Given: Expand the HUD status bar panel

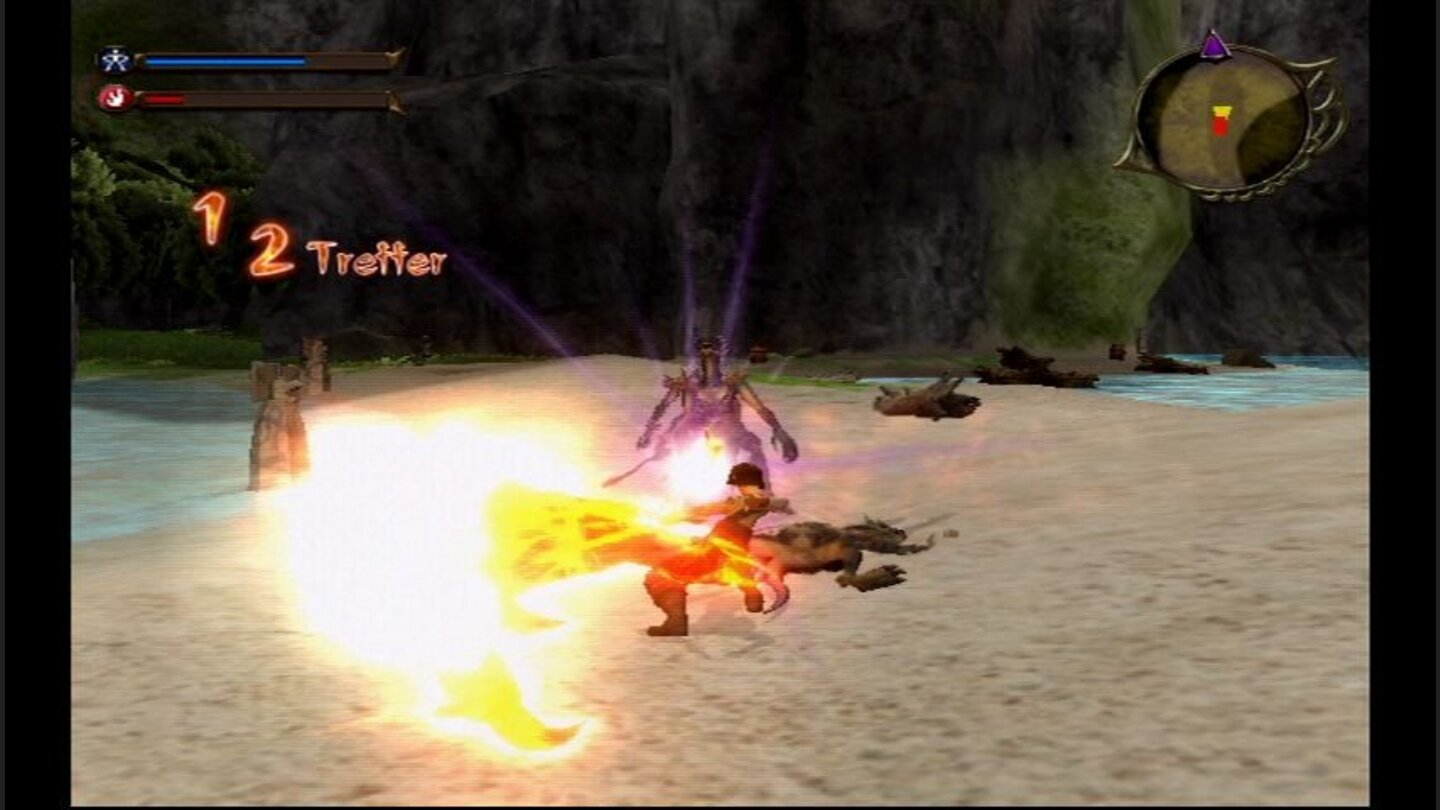Looking at the screenshot, I should point(250,78).
